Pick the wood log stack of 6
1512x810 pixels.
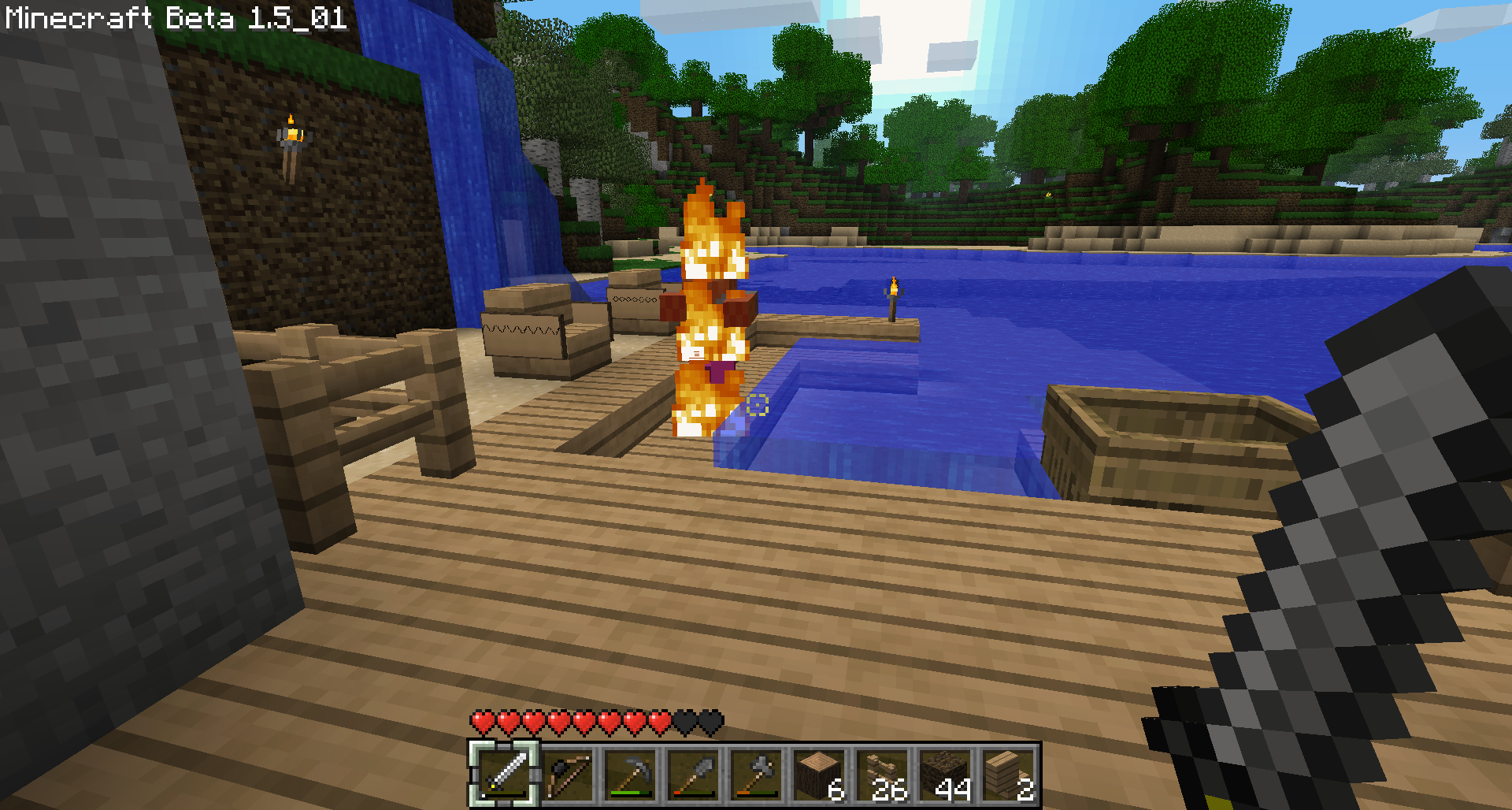820,774
